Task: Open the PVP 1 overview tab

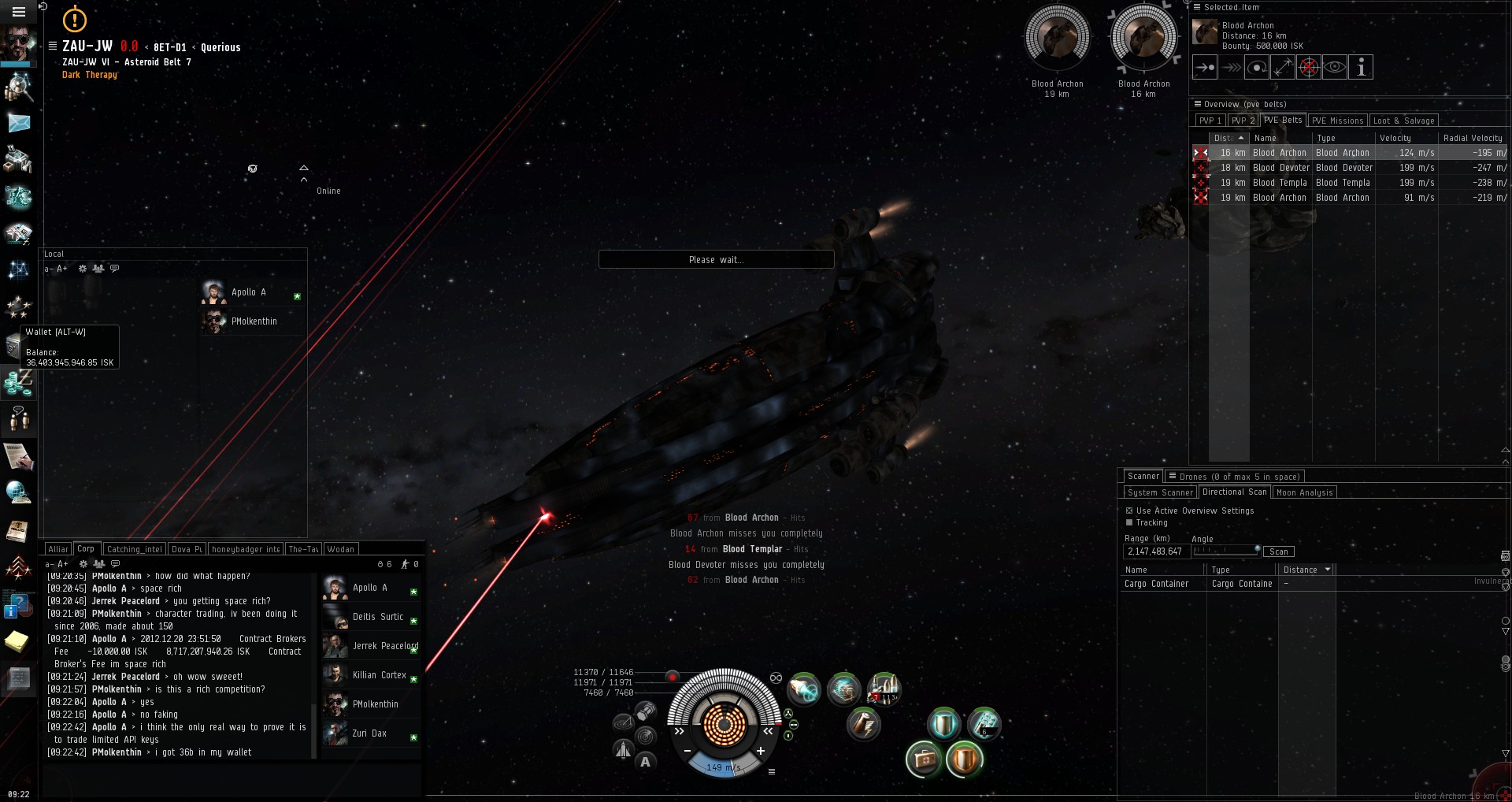Action: click(1209, 121)
